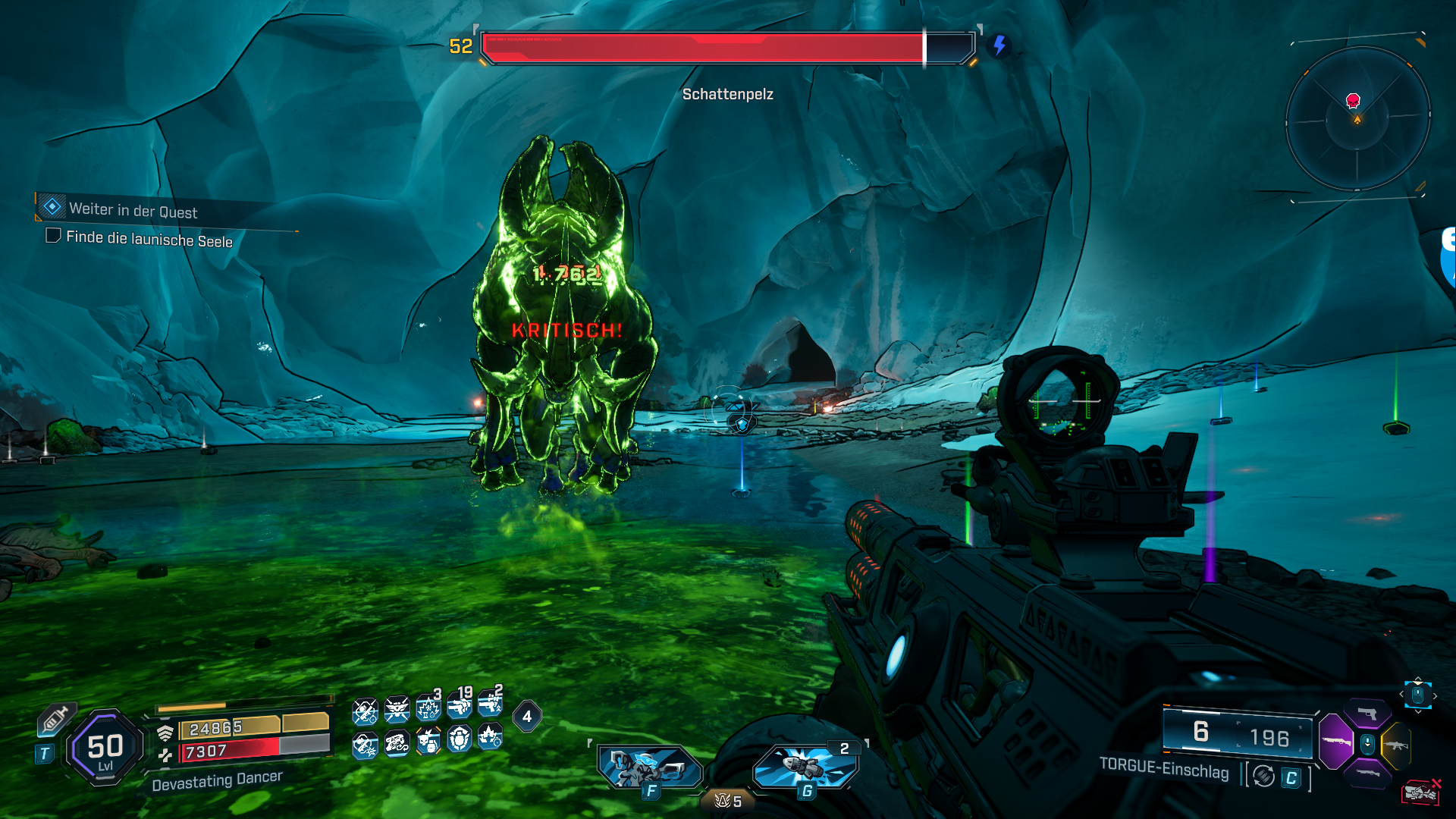Click the red crossed-out icon in bottom corner
This screenshot has width=1456, height=819.
1420,792
